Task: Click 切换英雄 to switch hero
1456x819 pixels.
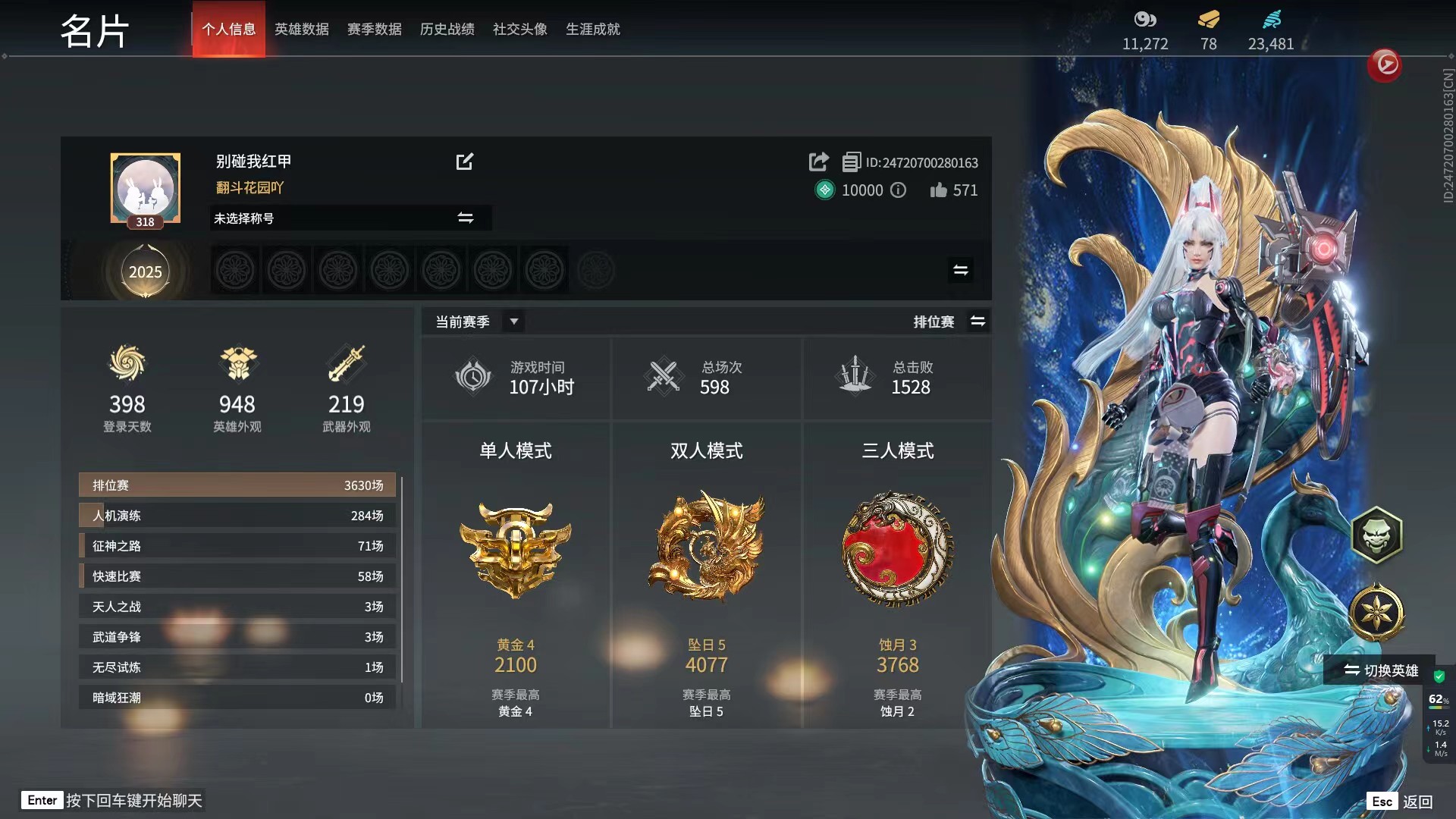Action: [x=1380, y=670]
